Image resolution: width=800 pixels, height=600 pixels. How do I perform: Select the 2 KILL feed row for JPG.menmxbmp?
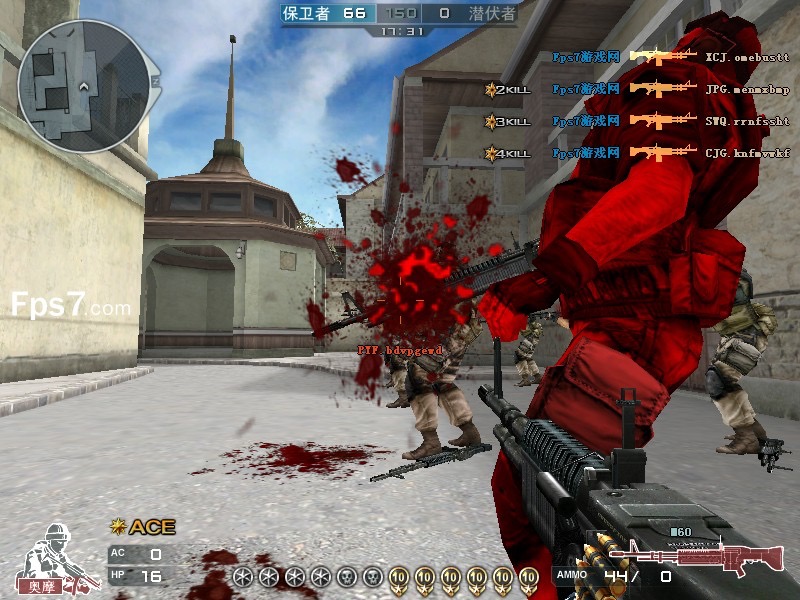coord(638,89)
